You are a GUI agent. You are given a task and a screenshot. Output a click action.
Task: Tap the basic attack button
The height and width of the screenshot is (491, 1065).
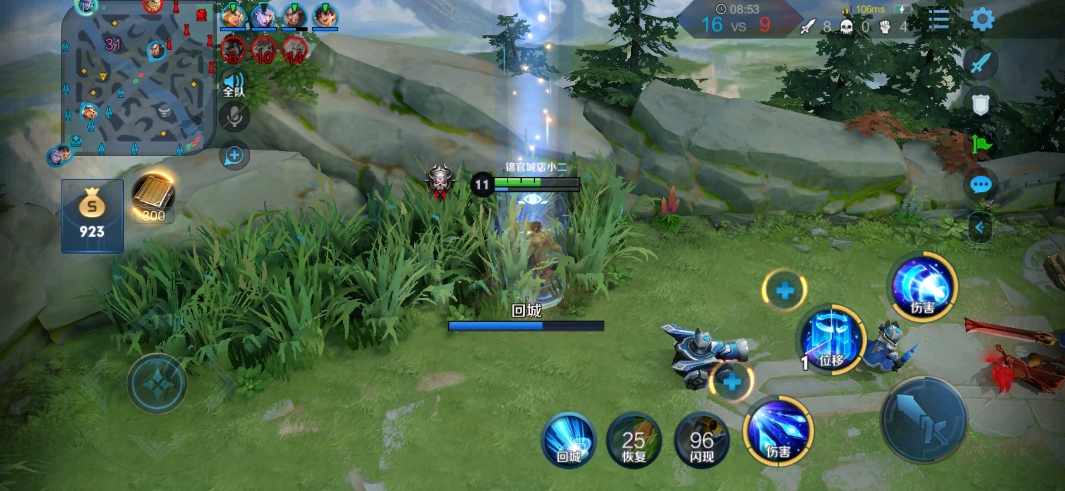923,419
